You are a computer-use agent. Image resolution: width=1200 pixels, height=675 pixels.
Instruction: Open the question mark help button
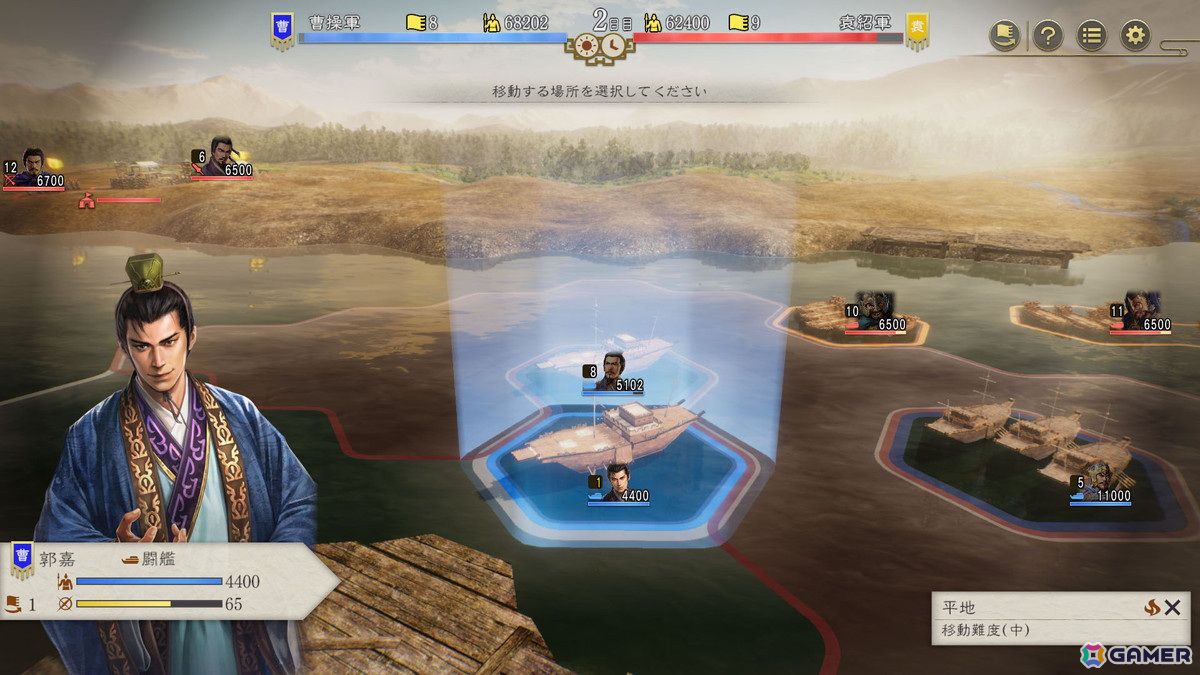[1047, 36]
